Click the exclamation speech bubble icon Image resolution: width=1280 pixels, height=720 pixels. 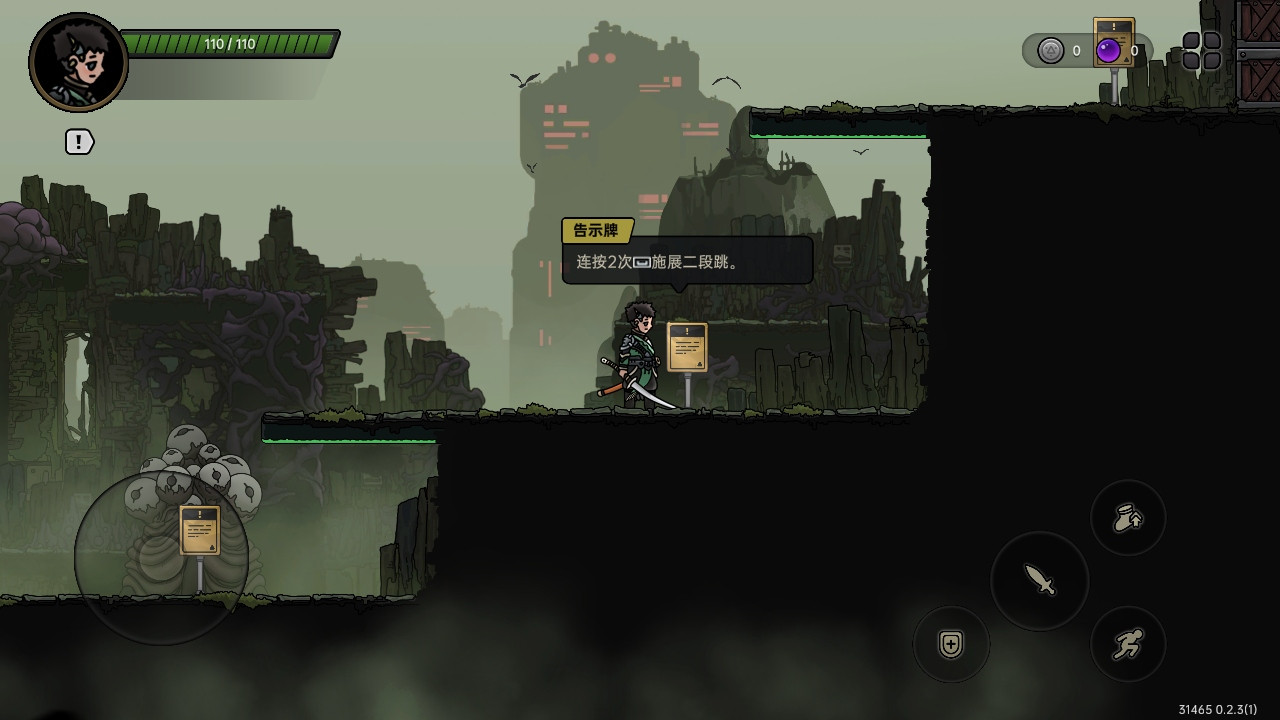79,142
